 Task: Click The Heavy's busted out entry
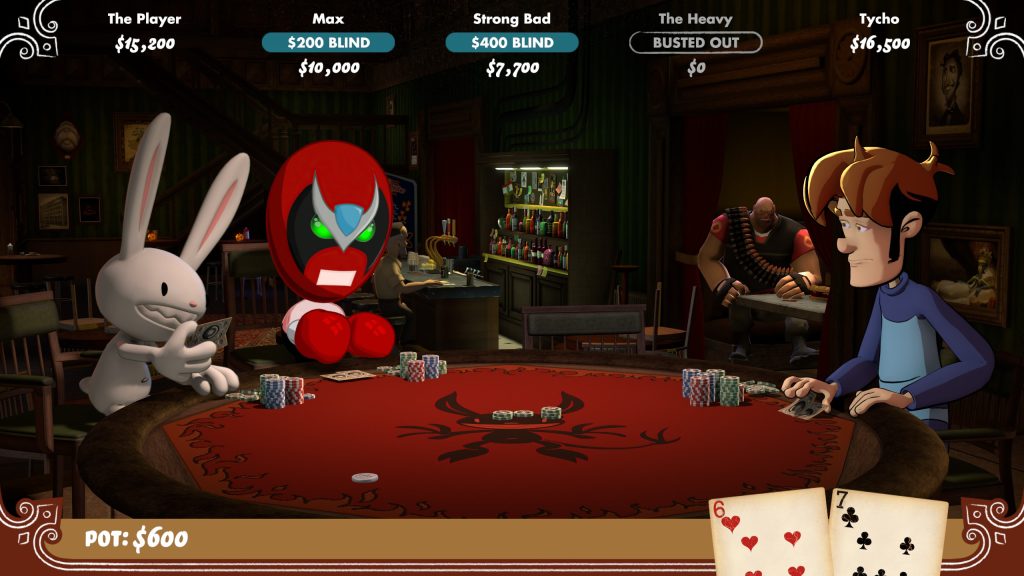point(695,43)
